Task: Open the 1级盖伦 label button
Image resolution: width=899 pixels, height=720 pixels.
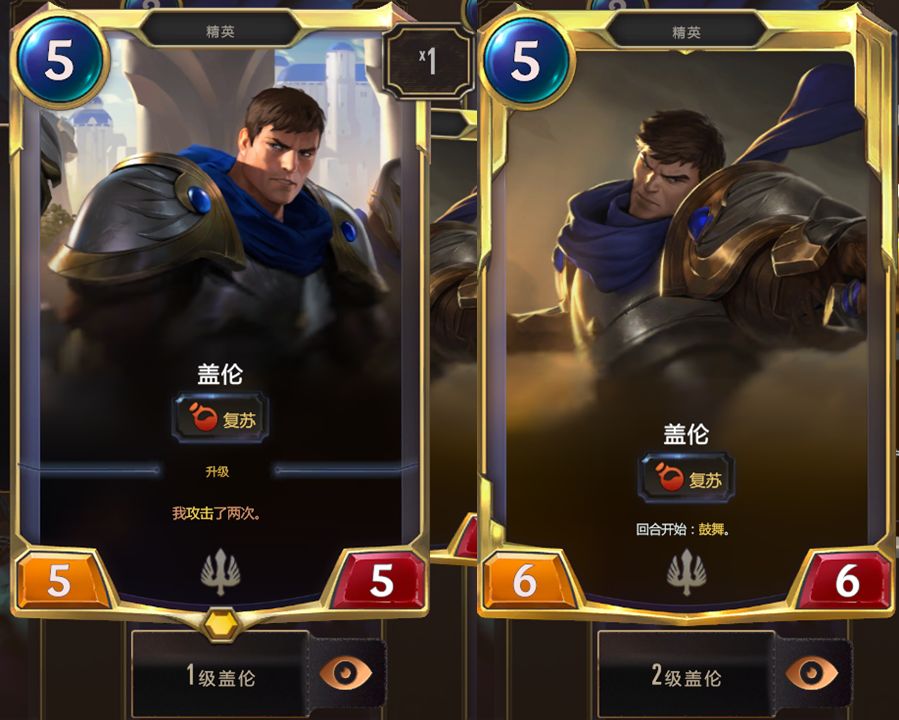Action: (x=220, y=676)
